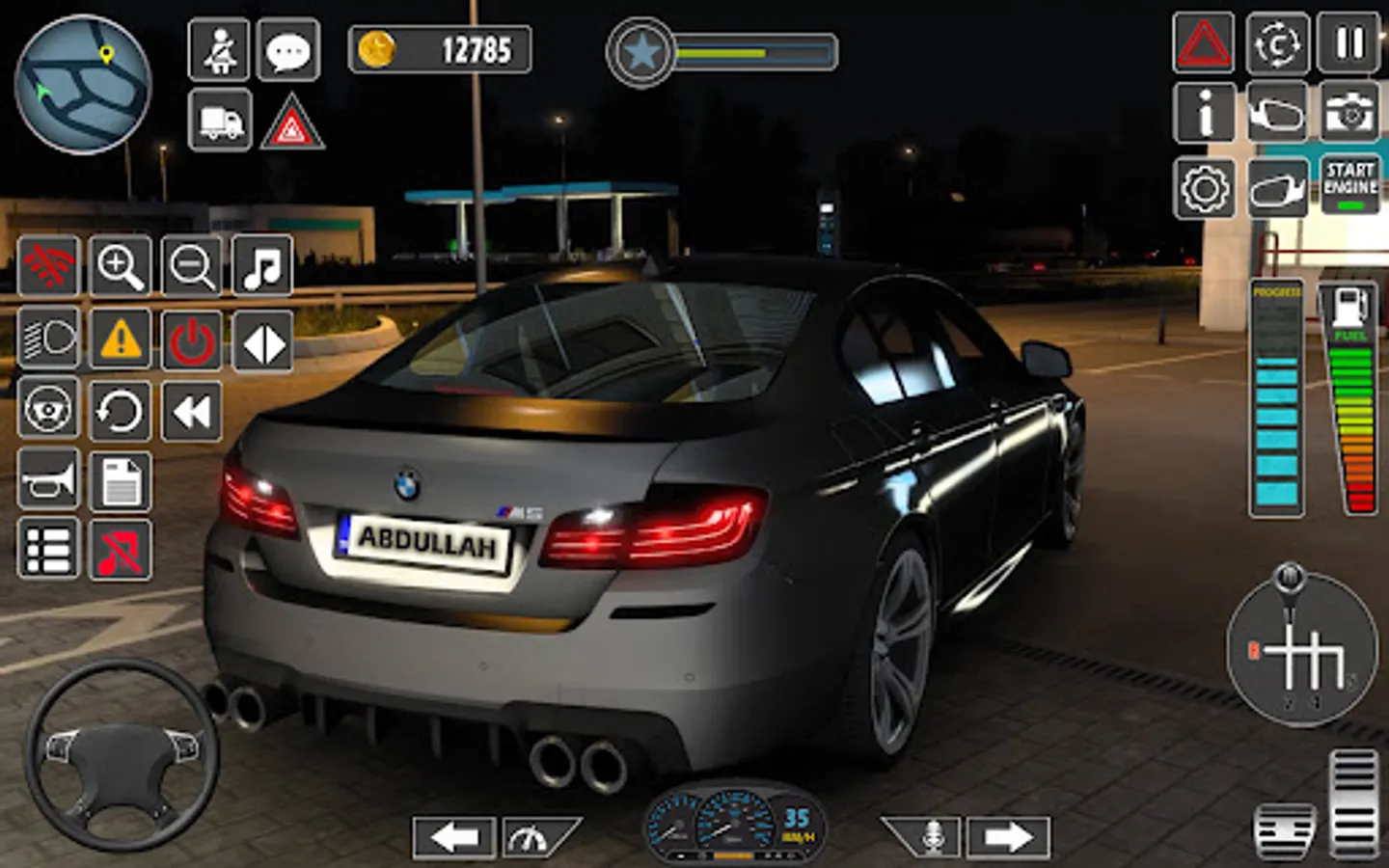Tap the pause button

(x=1348, y=43)
